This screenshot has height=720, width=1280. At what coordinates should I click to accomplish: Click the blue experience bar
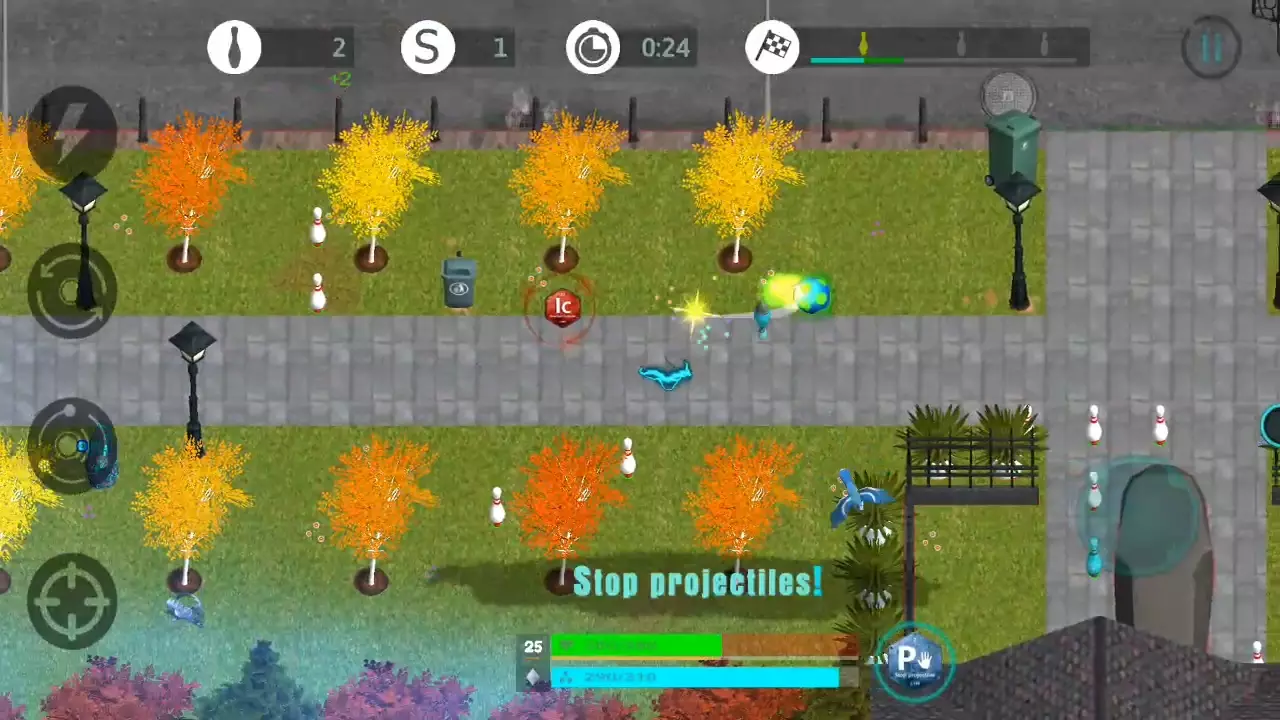[697, 677]
